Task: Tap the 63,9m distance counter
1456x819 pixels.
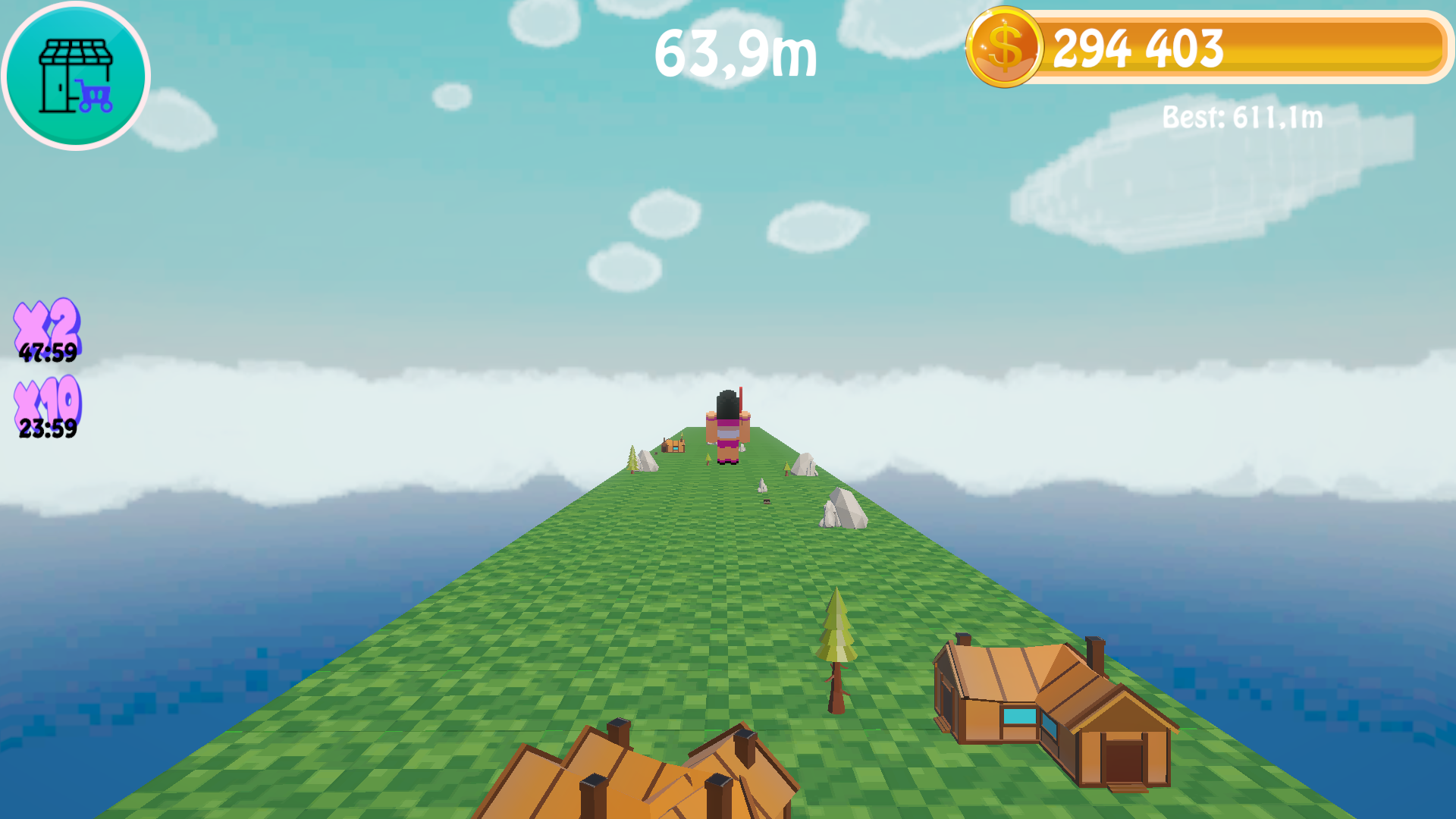Action: pos(735,53)
